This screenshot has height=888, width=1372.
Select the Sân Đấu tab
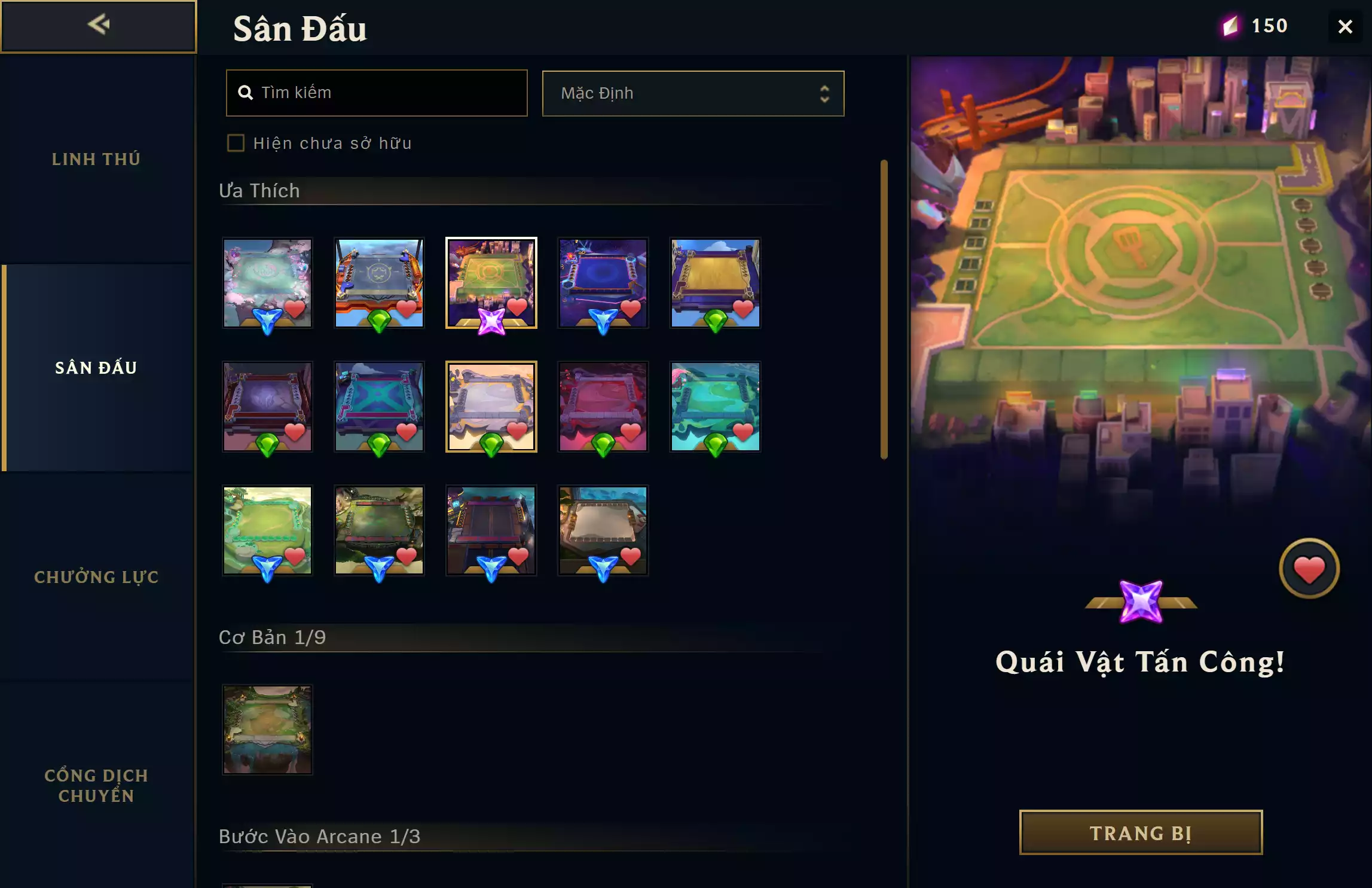[96, 368]
